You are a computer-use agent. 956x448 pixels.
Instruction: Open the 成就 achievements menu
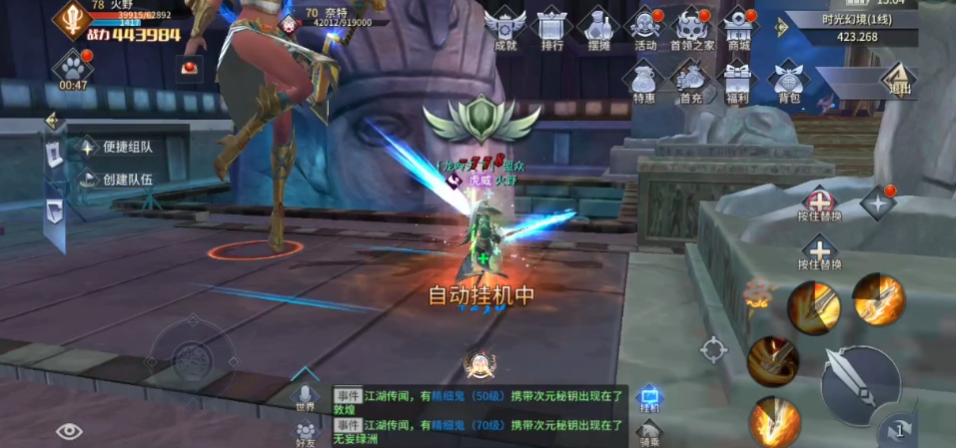pyautogui.click(x=505, y=27)
